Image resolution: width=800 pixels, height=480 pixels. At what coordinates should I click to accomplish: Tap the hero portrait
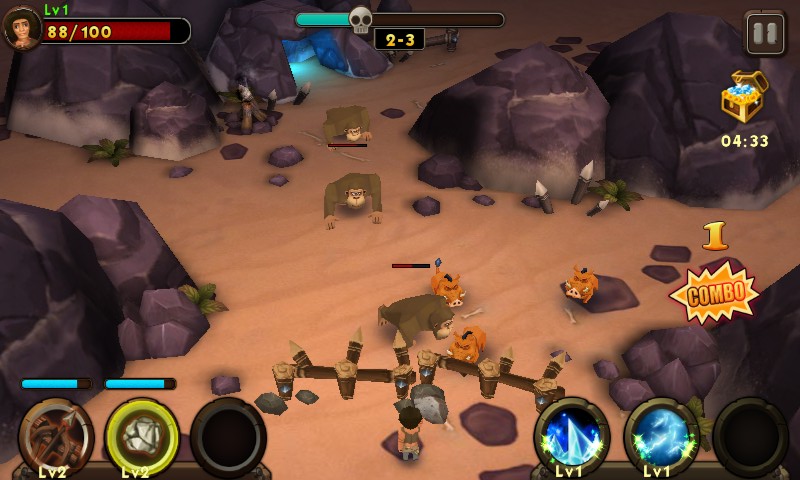[x=22, y=28]
